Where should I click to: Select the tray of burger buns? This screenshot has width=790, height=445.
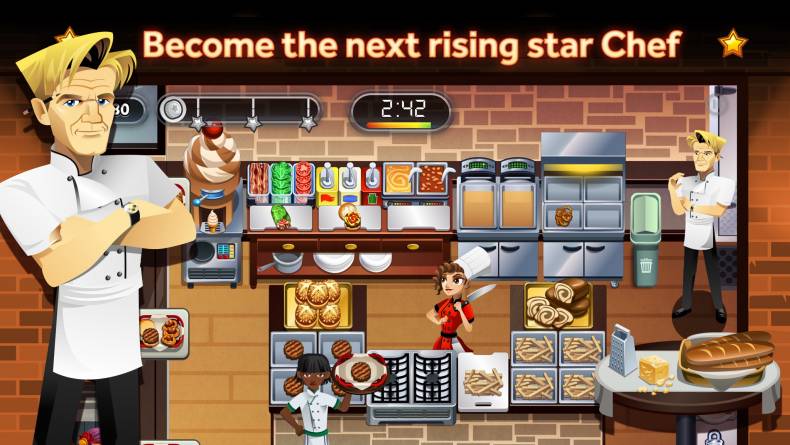(x=318, y=303)
